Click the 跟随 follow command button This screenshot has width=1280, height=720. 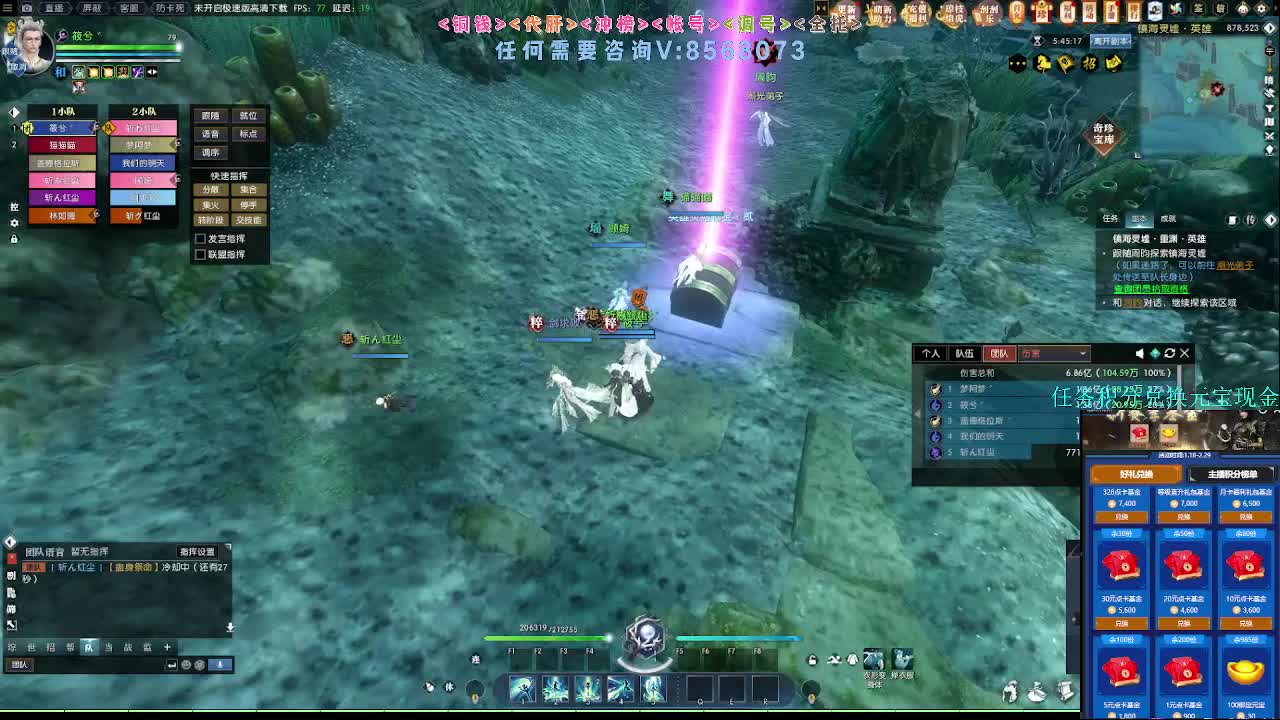pos(210,115)
